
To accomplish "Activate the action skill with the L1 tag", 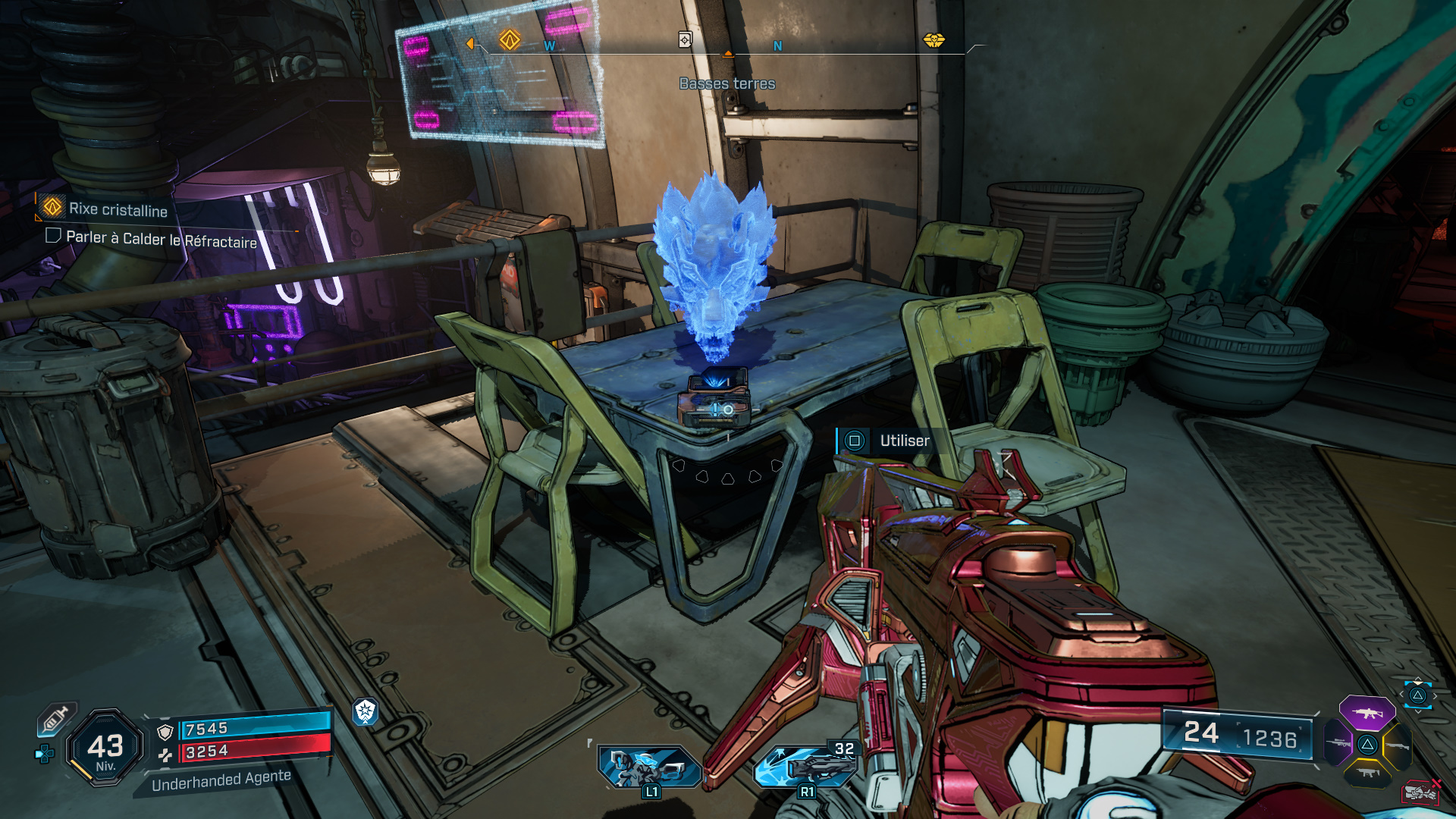I will (649, 766).
